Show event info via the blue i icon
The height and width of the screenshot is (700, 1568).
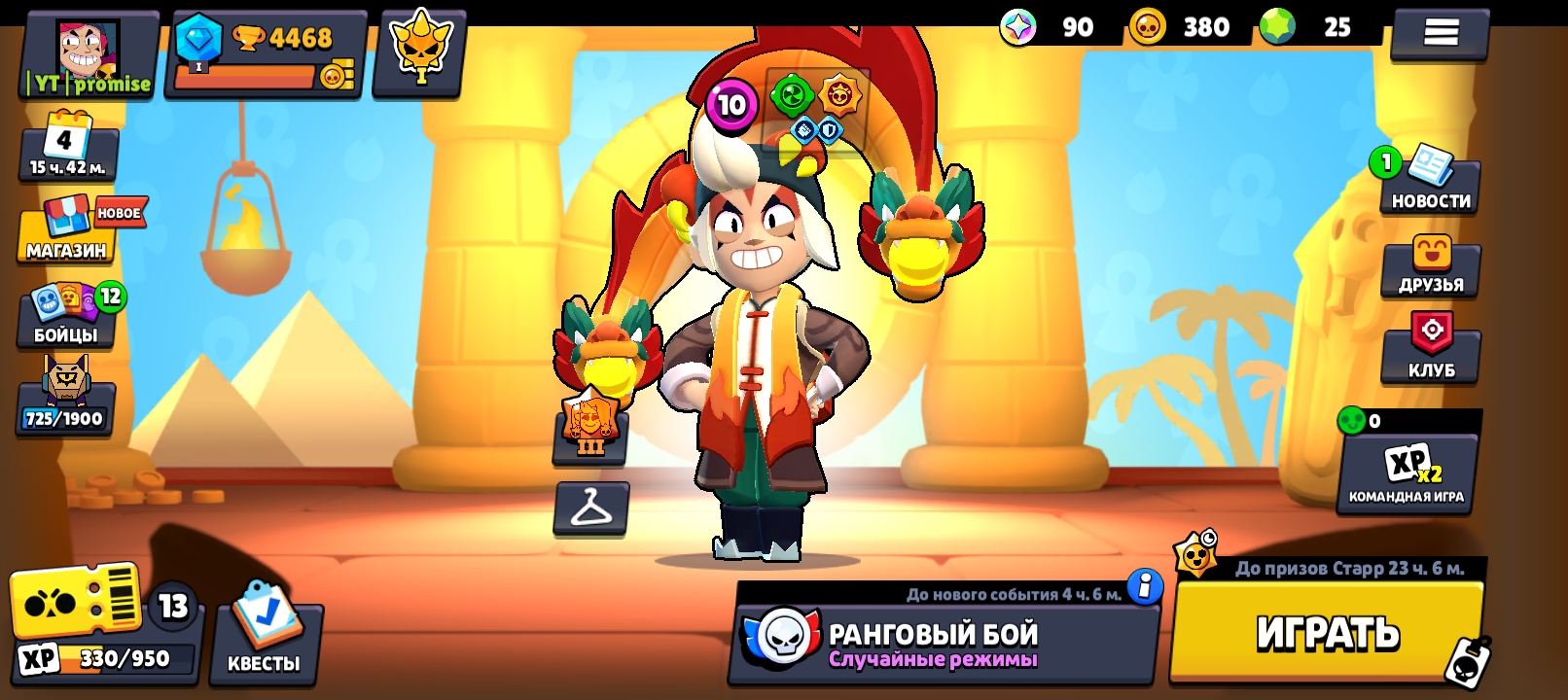pos(1145,587)
